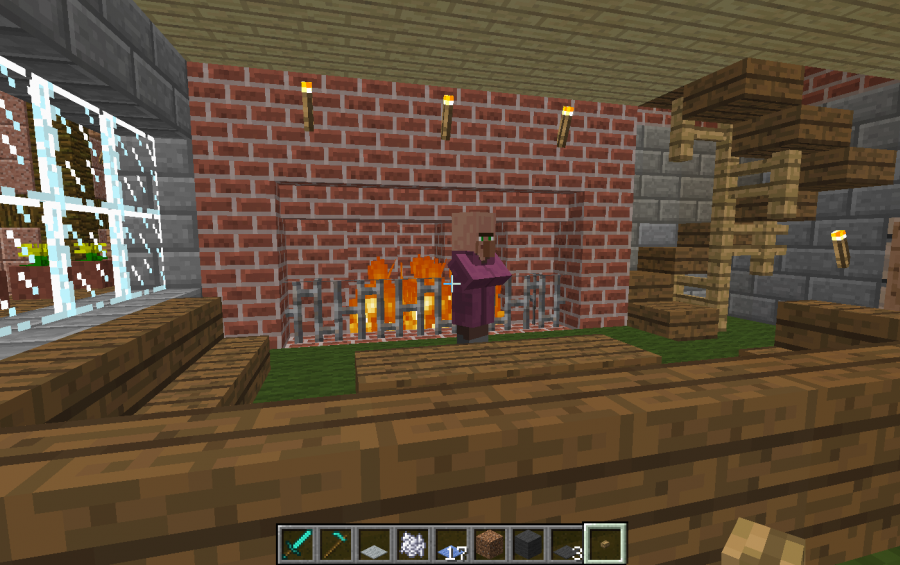
Task: Choose the light gray flat plate slot
Action: [373, 543]
